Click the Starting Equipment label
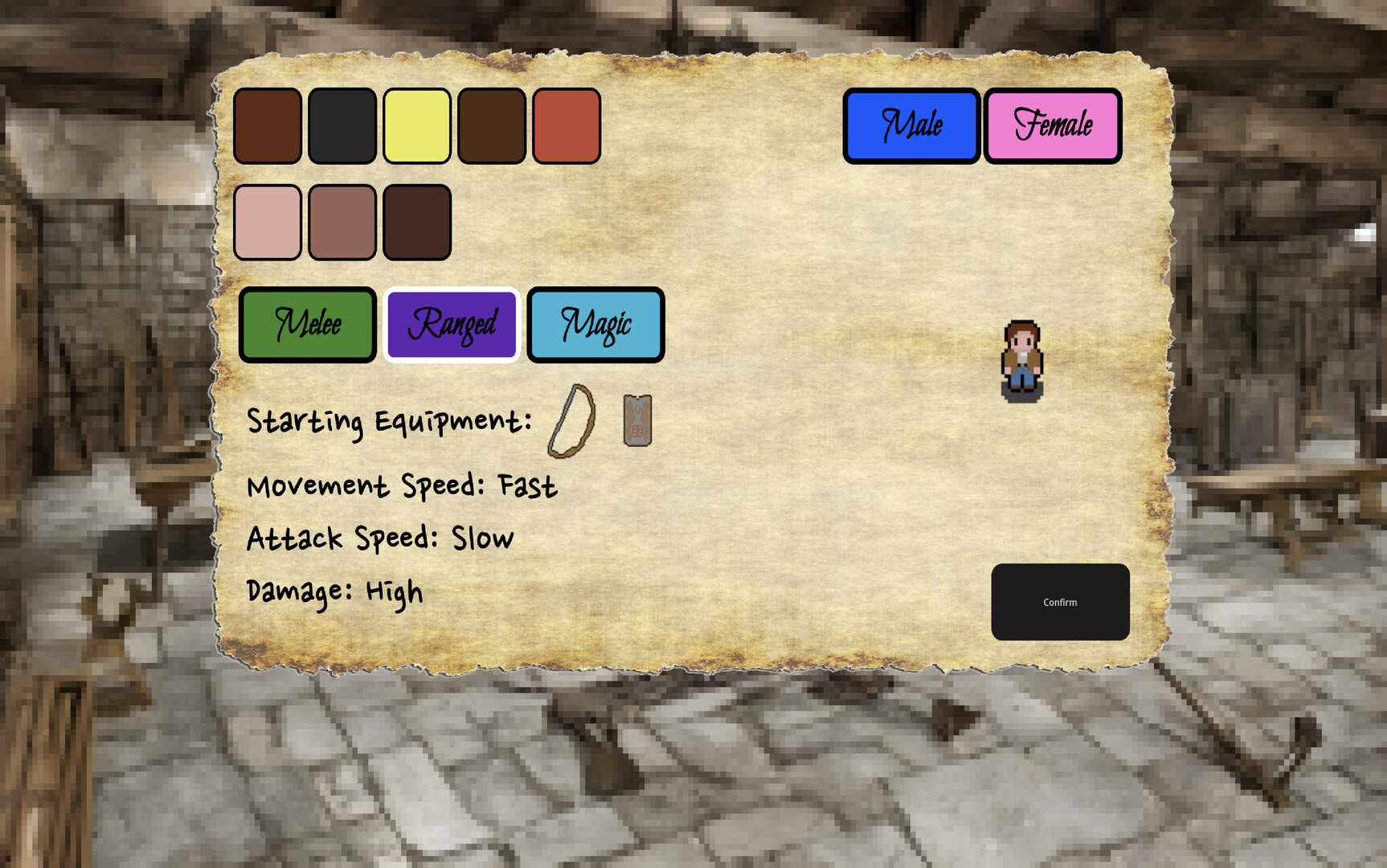The image size is (1387, 868). pyautogui.click(x=390, y=420)
